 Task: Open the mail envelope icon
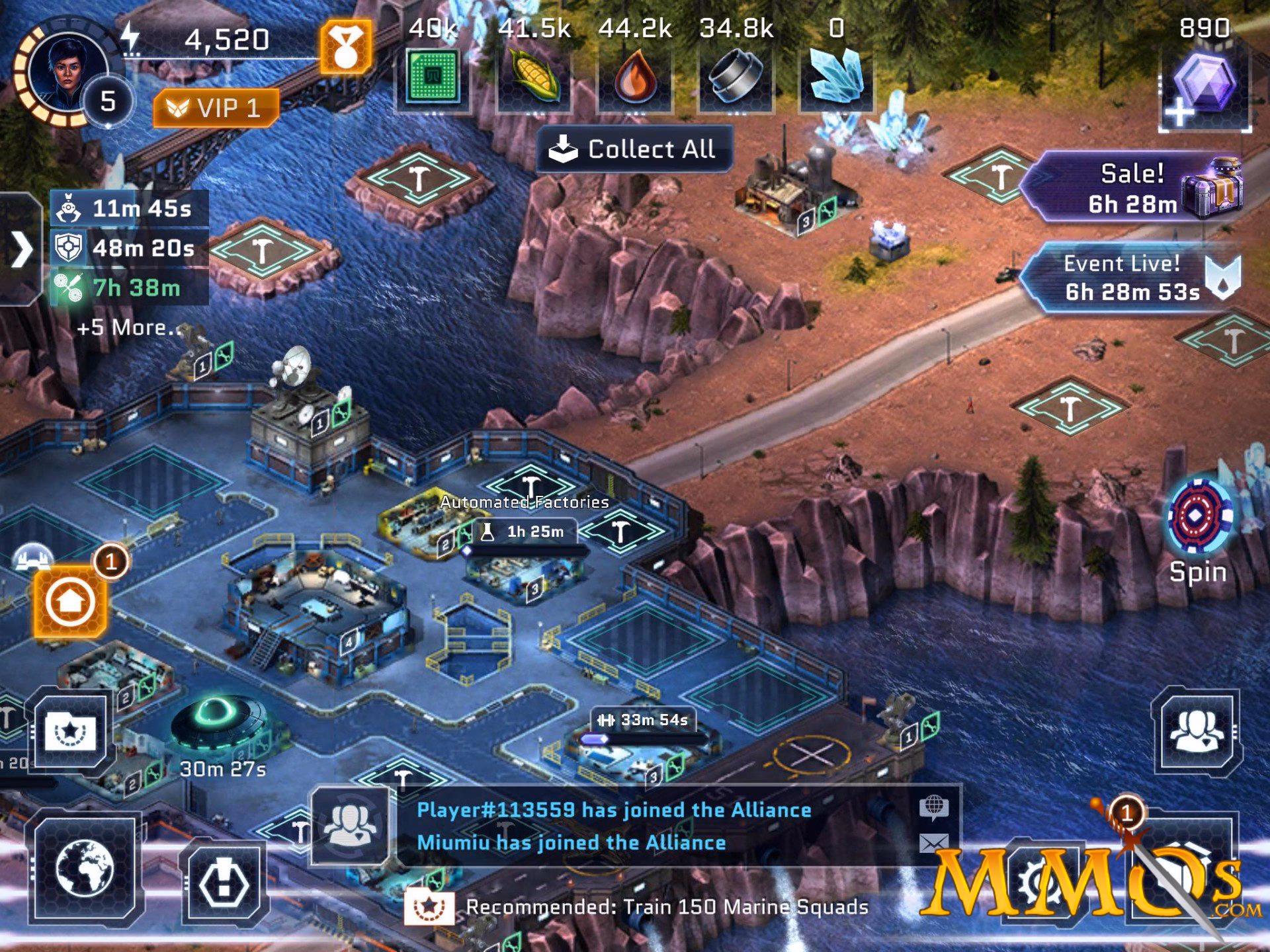pyautogui.click(x=933, y=843)
